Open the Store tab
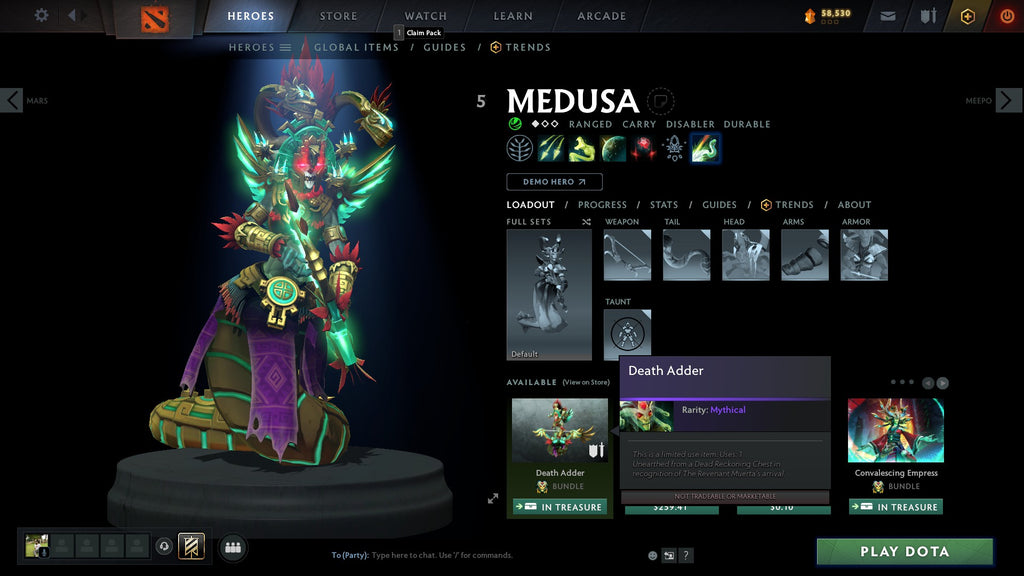 [x=338, y=16]
